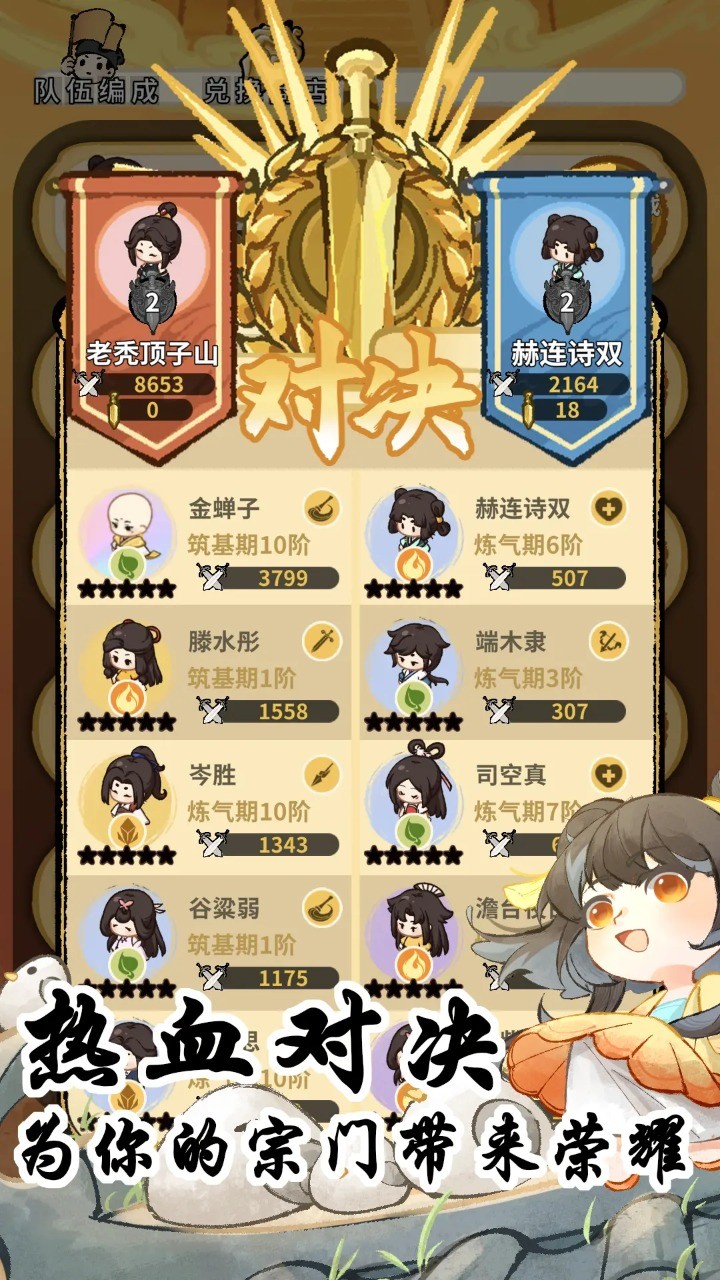
Task: Tap 岑胜's spear class icon
Action: [322, 775]
